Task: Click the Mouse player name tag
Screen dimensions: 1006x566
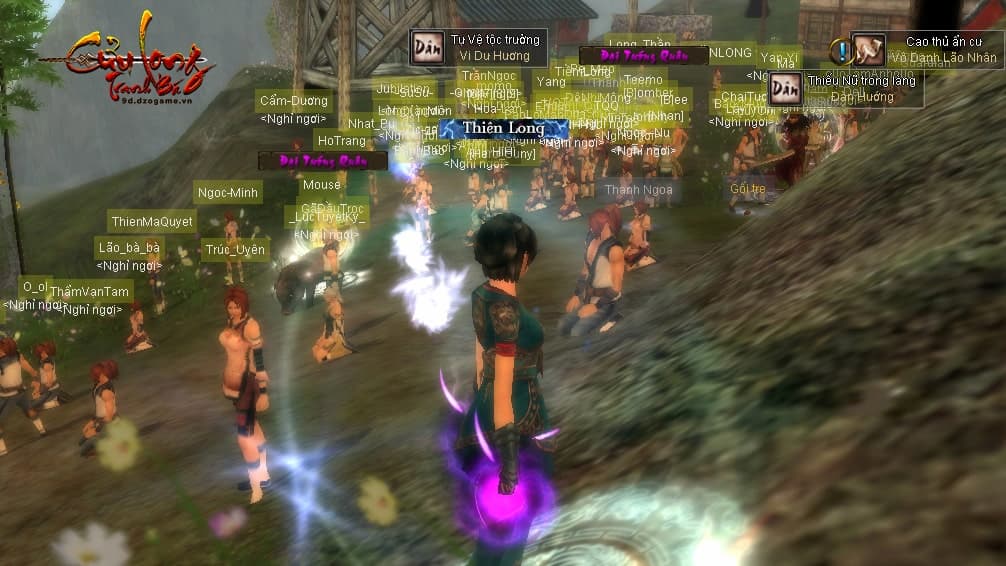Action: 321,185
